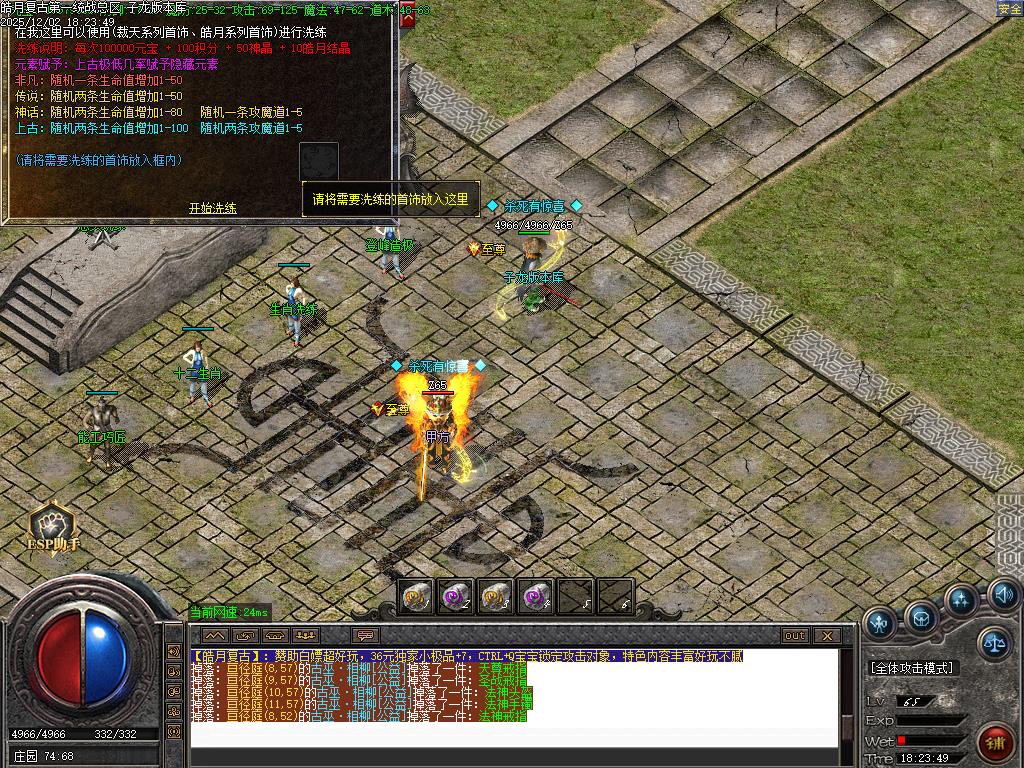Open the bag inventory icon
The height and width of the screenshot is (768, 1024).
click(921, 616)
